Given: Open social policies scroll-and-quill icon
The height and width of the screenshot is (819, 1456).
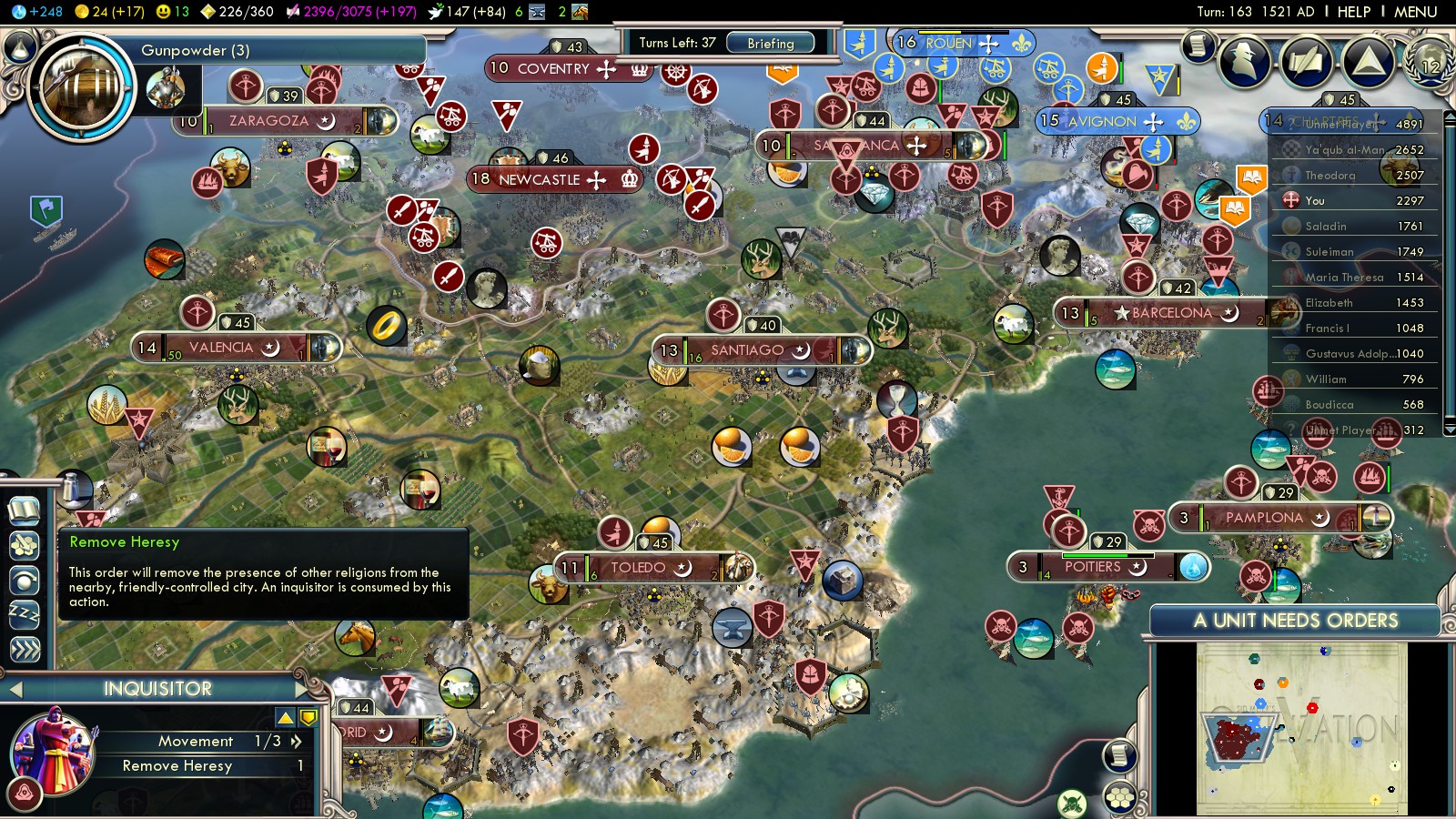Looking at the screenshot, I should click(x=1306, y=62).
